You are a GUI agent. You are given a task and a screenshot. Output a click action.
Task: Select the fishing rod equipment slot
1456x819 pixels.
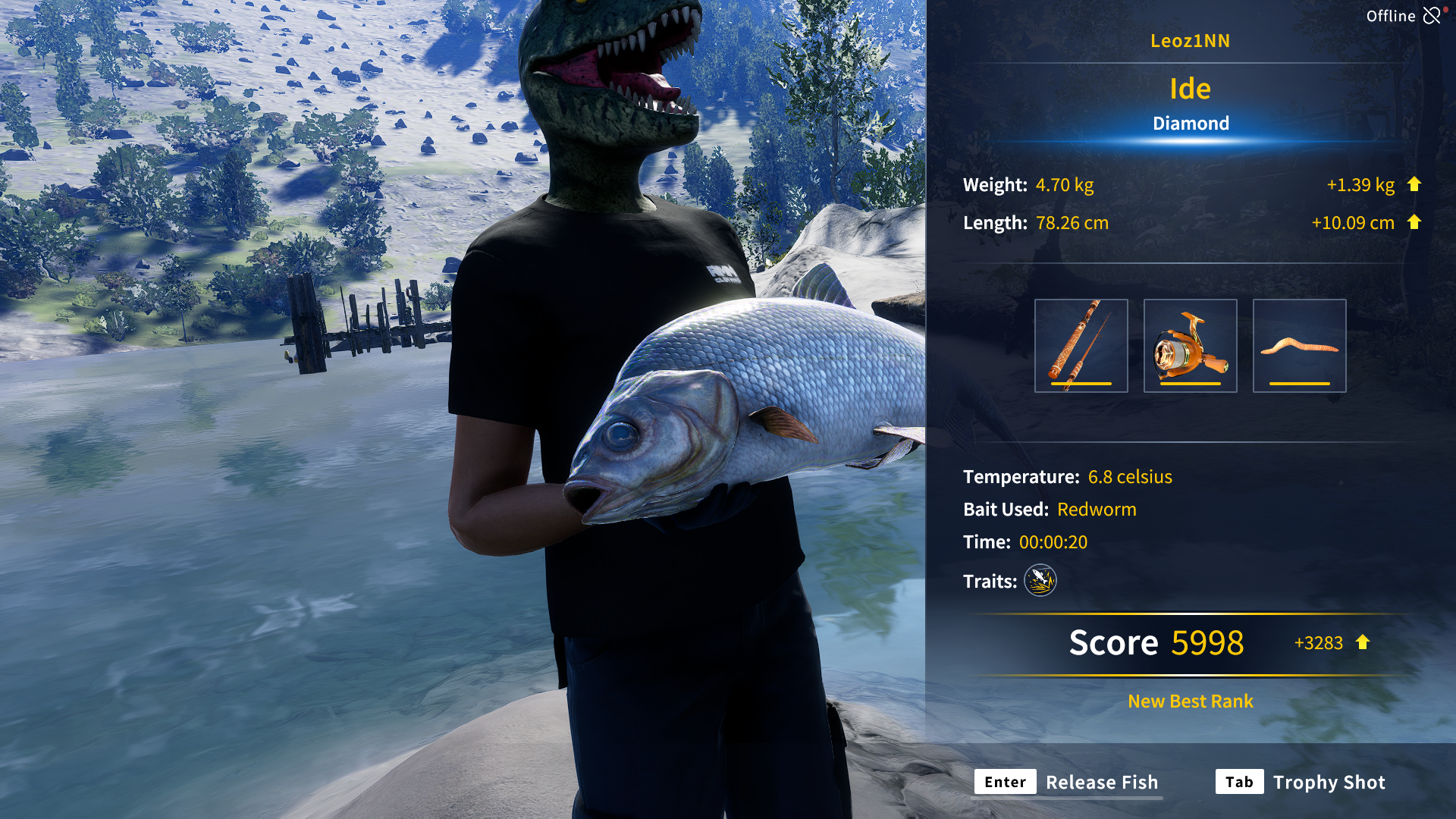(x=1081, y=346)
